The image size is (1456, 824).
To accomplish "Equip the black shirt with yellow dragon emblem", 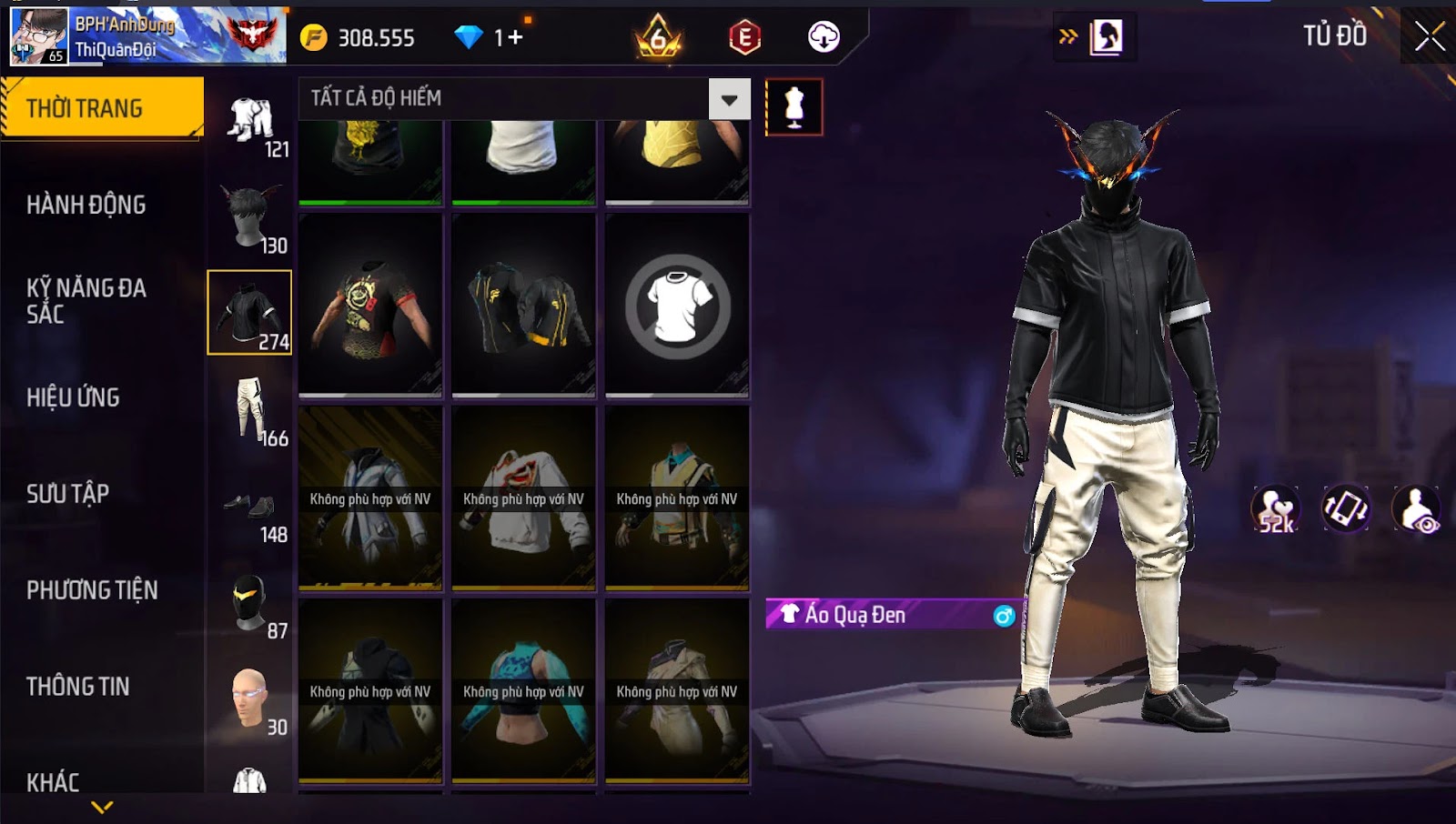I will pyautogui.click(x=370, y=305).
